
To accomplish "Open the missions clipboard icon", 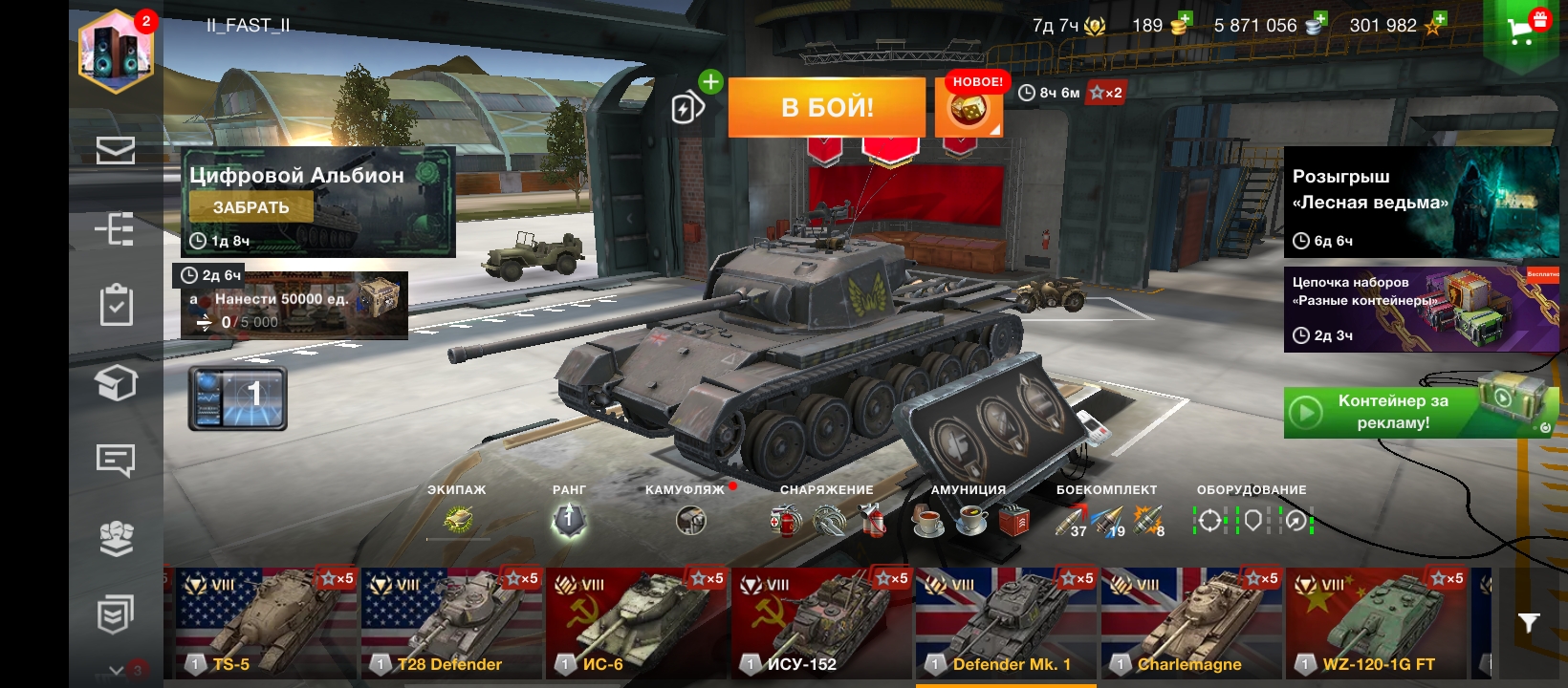I will (116, 306).
